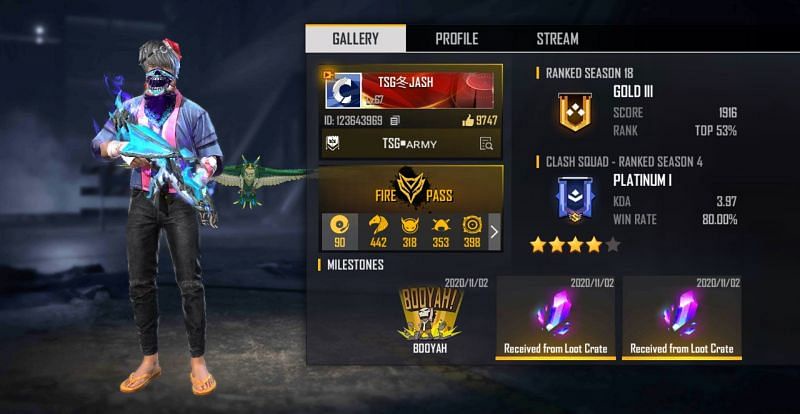Copy the player ID with the copy icon
This screenshot has width=800, height=414.
coord(395,121)
